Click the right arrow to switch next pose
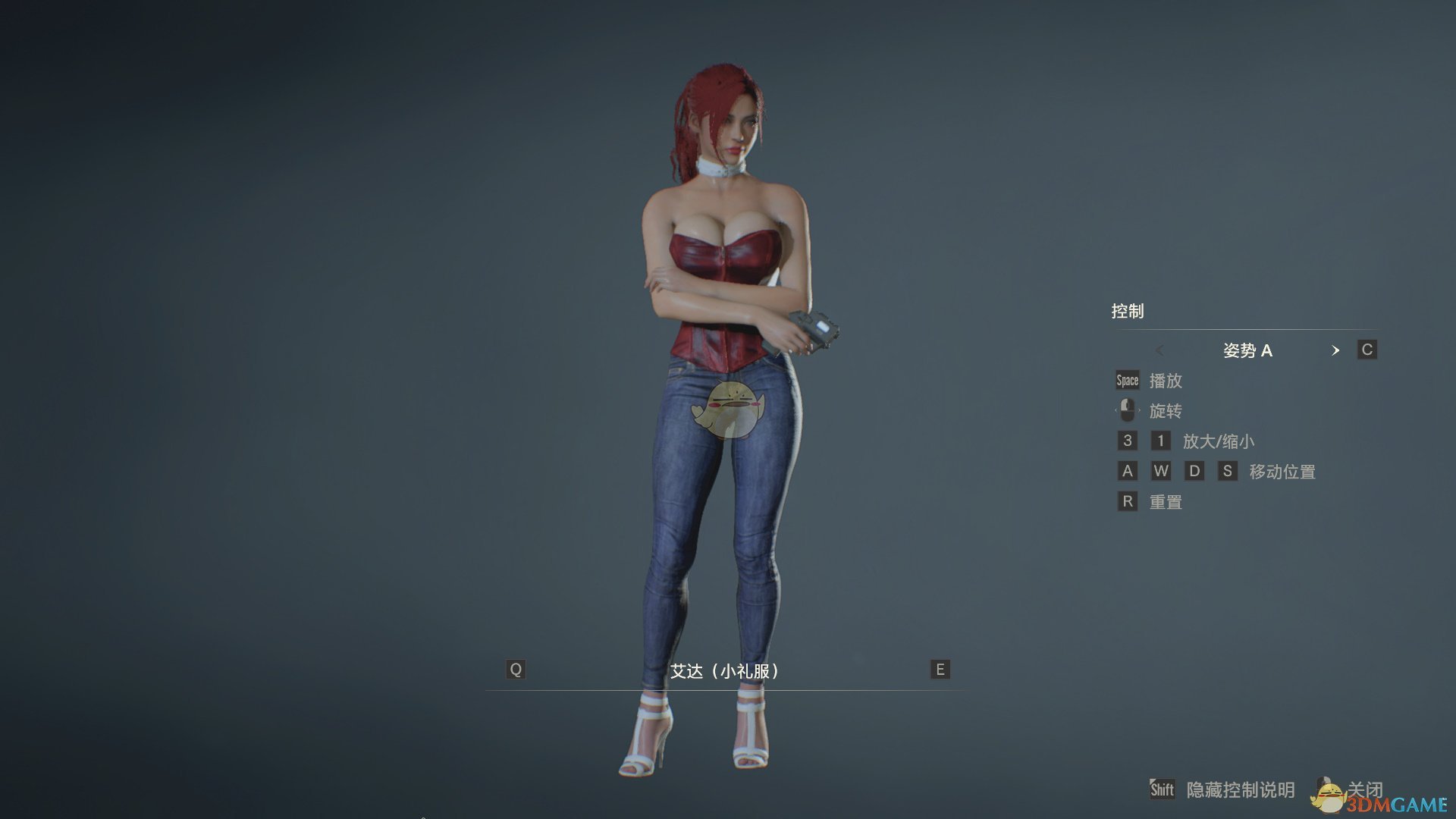1456x819 pixels. 1336,350
